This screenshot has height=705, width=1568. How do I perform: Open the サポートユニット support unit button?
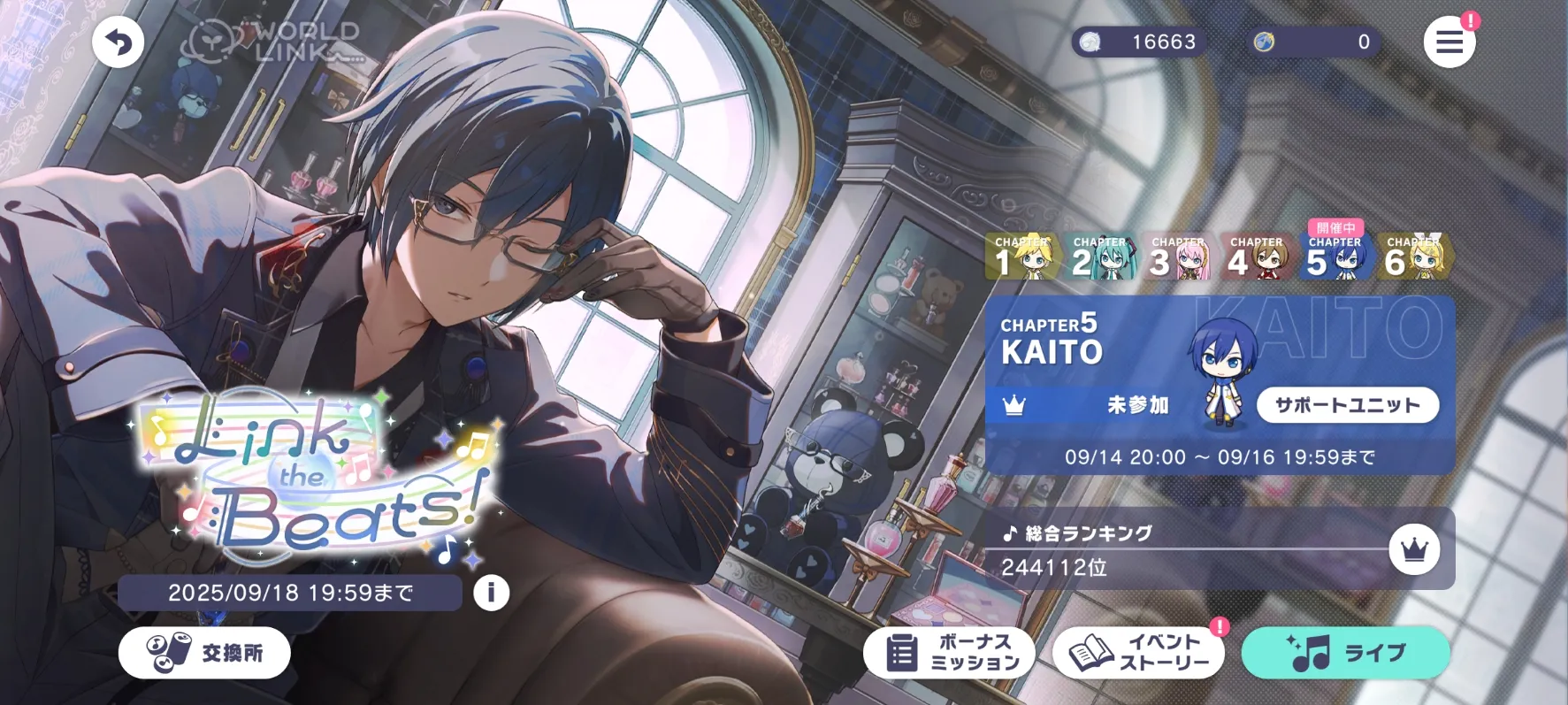click(x=1347, y=405)
